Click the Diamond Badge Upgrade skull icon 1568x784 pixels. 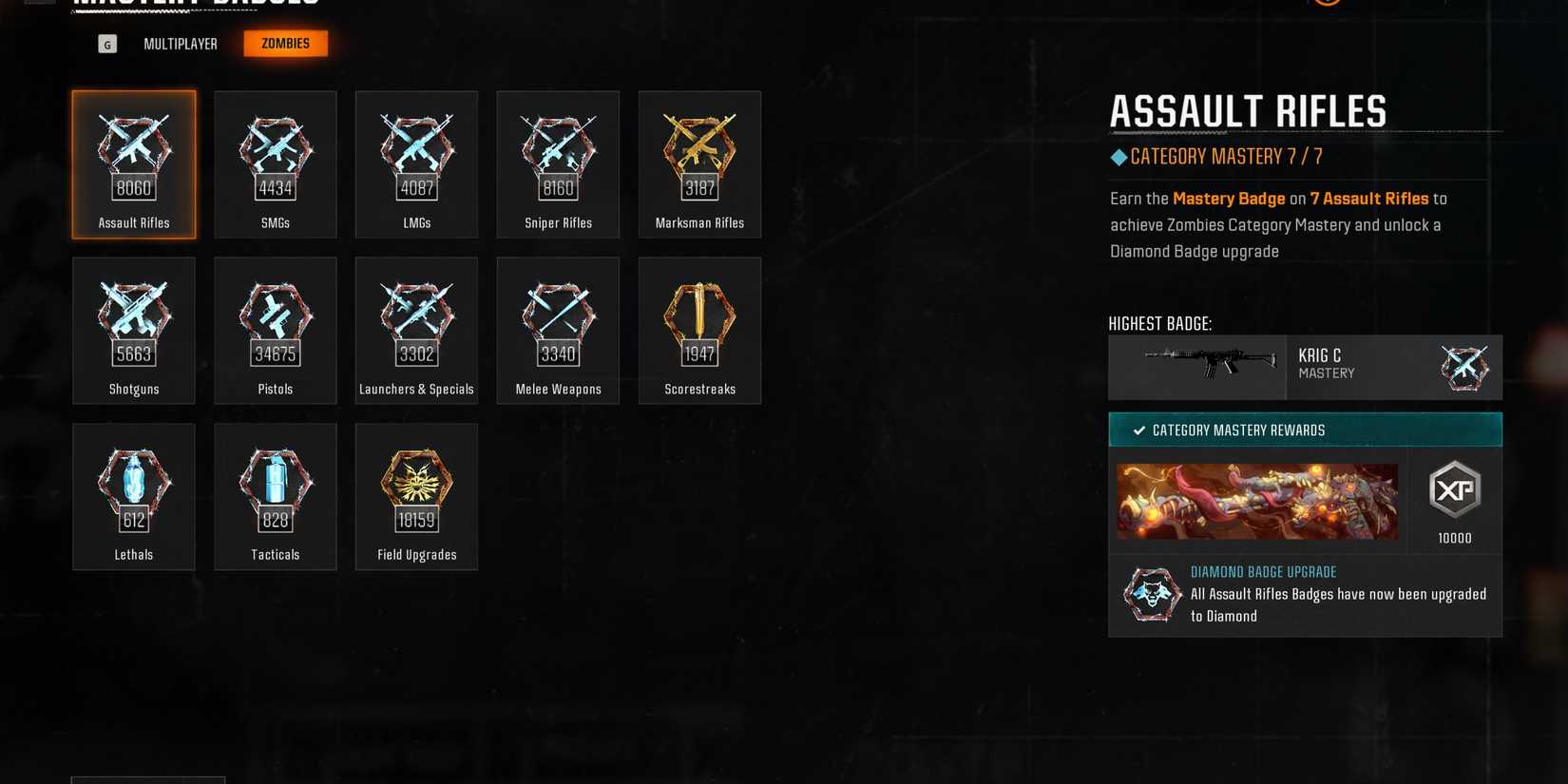pos(1152,594)
